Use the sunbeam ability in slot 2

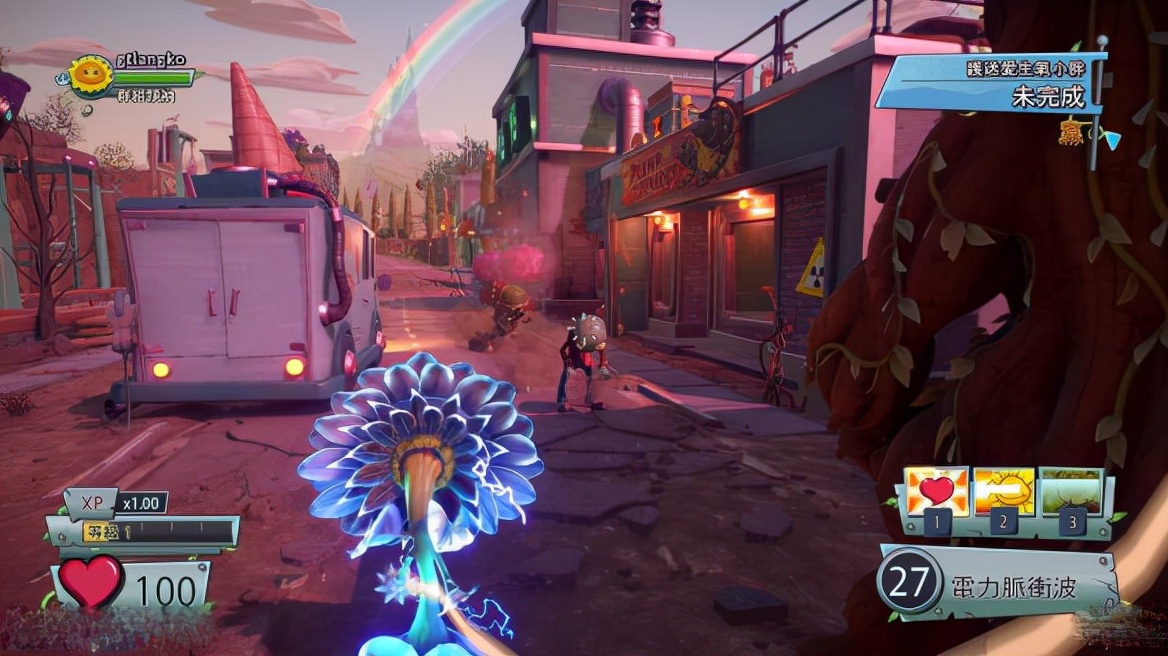[x=1004, y=491]
